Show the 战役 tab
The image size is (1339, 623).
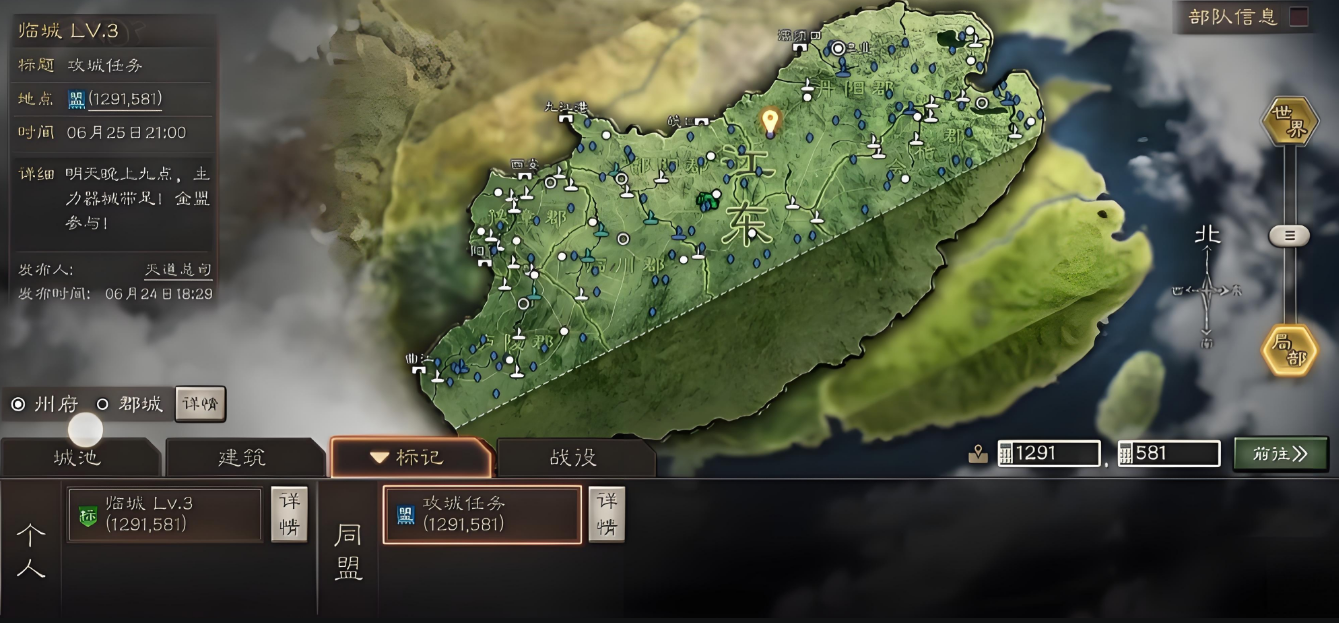(x=574, y=458)
